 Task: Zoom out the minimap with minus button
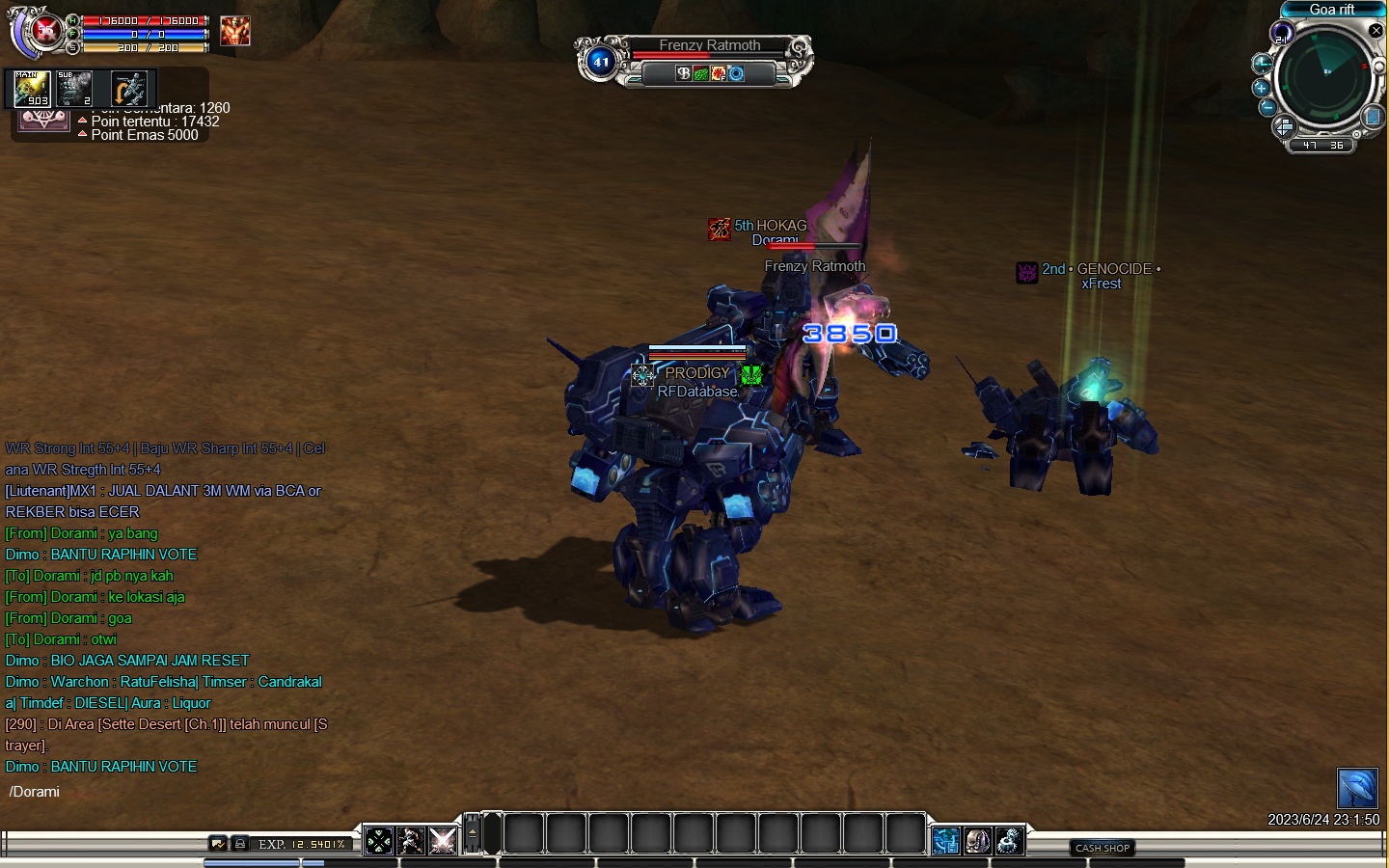pos(1267,107)
